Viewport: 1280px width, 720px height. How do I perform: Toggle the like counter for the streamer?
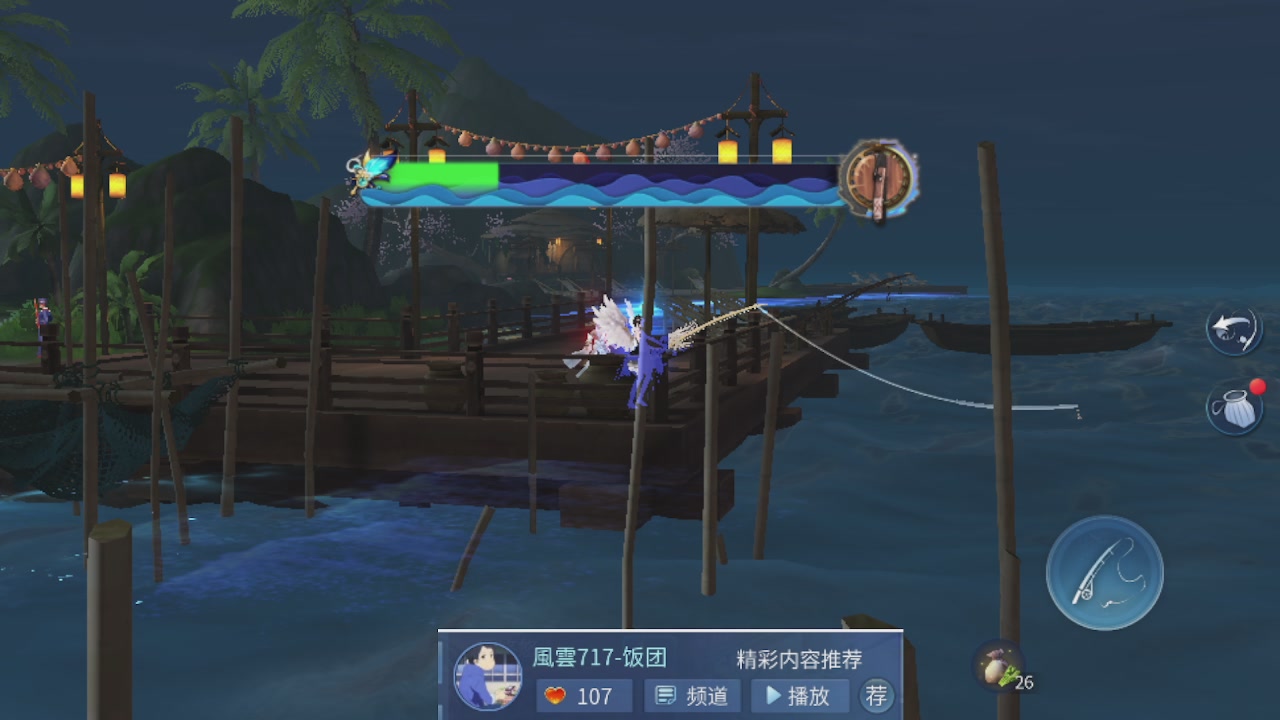tap(584, 697)
